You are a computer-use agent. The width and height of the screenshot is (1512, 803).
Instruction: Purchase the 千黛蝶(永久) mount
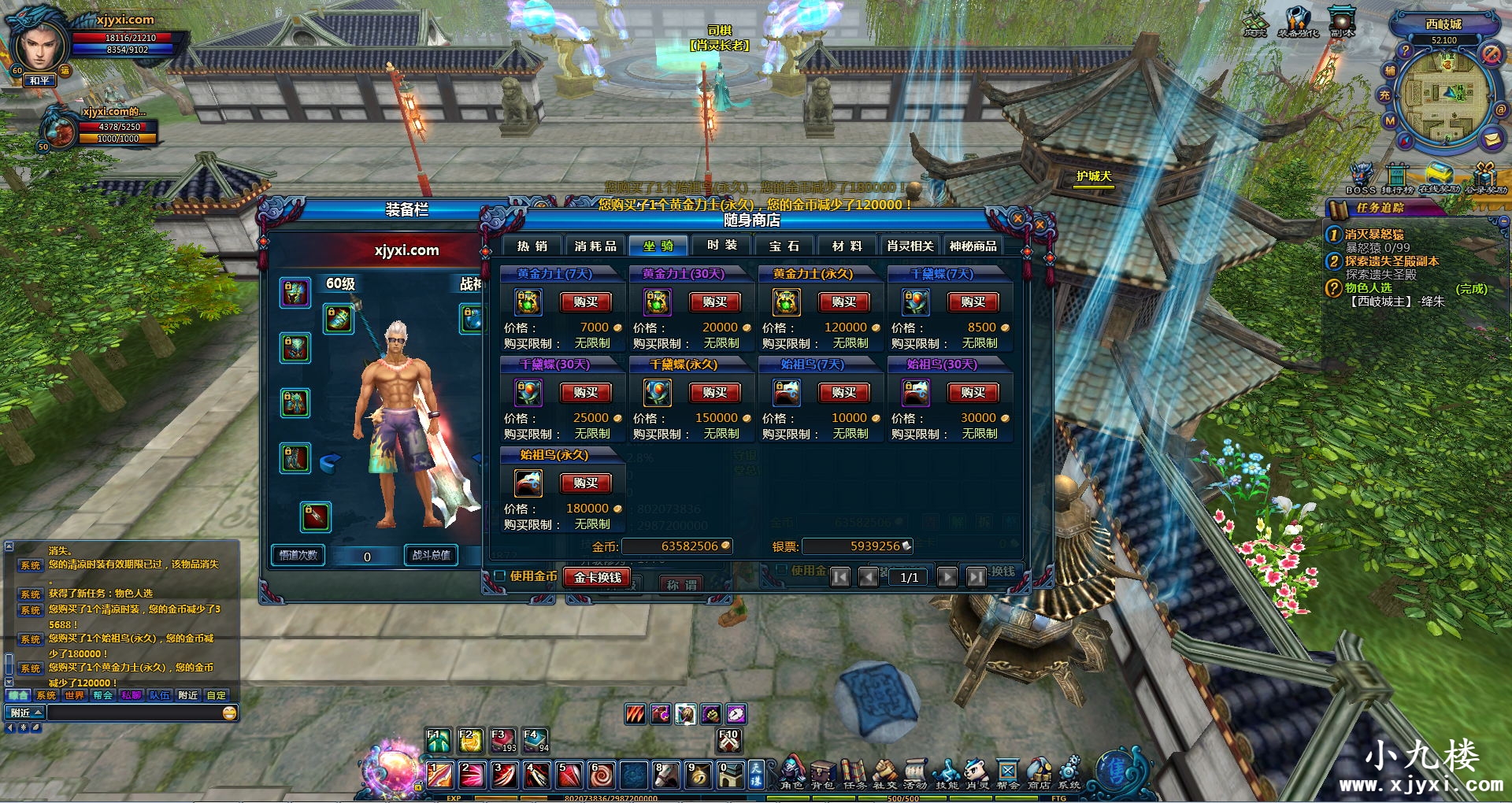click(714, 393)
